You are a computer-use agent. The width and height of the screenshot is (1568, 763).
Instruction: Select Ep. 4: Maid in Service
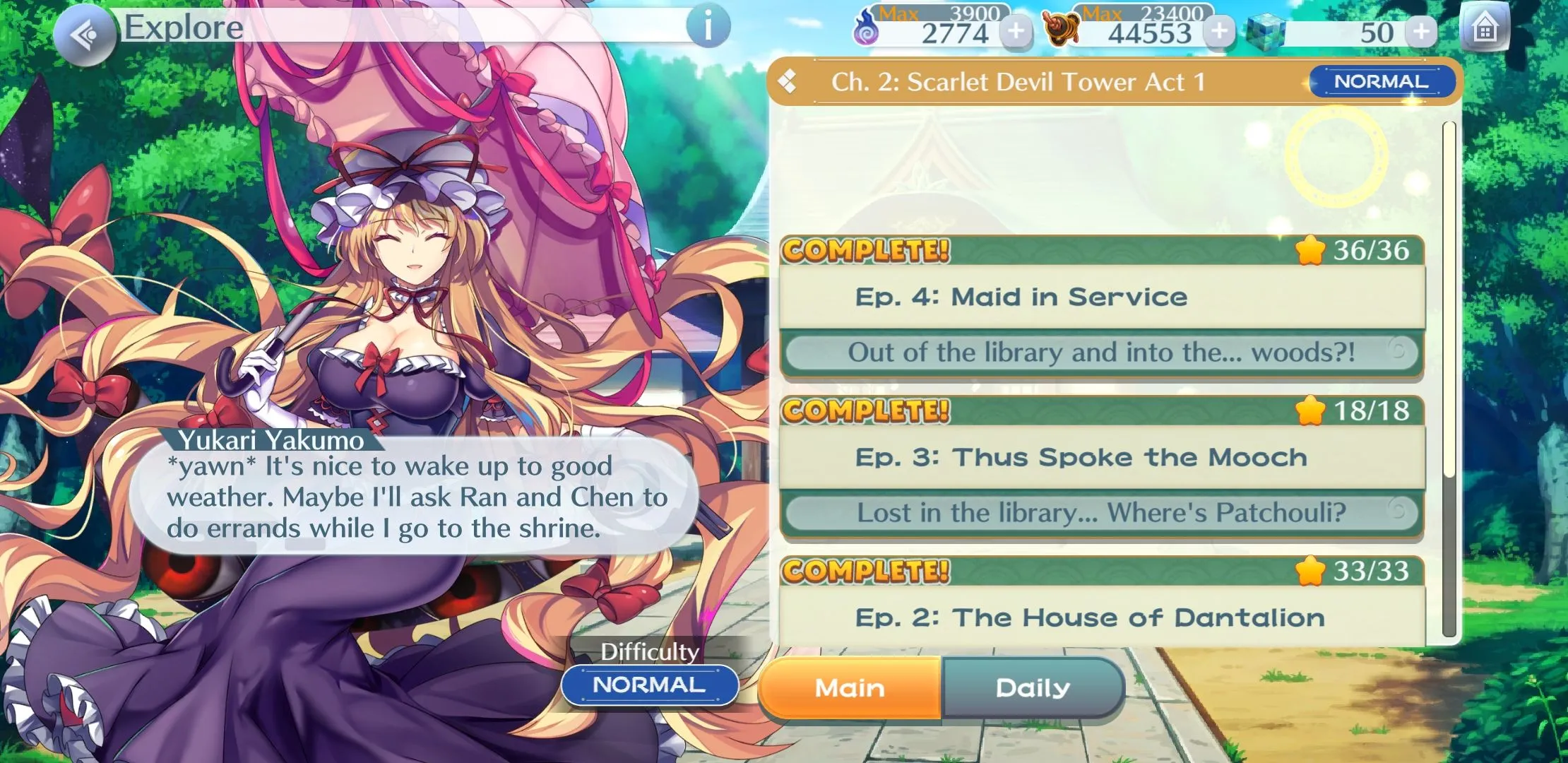pyautogui.click(x=1102, y=297)
